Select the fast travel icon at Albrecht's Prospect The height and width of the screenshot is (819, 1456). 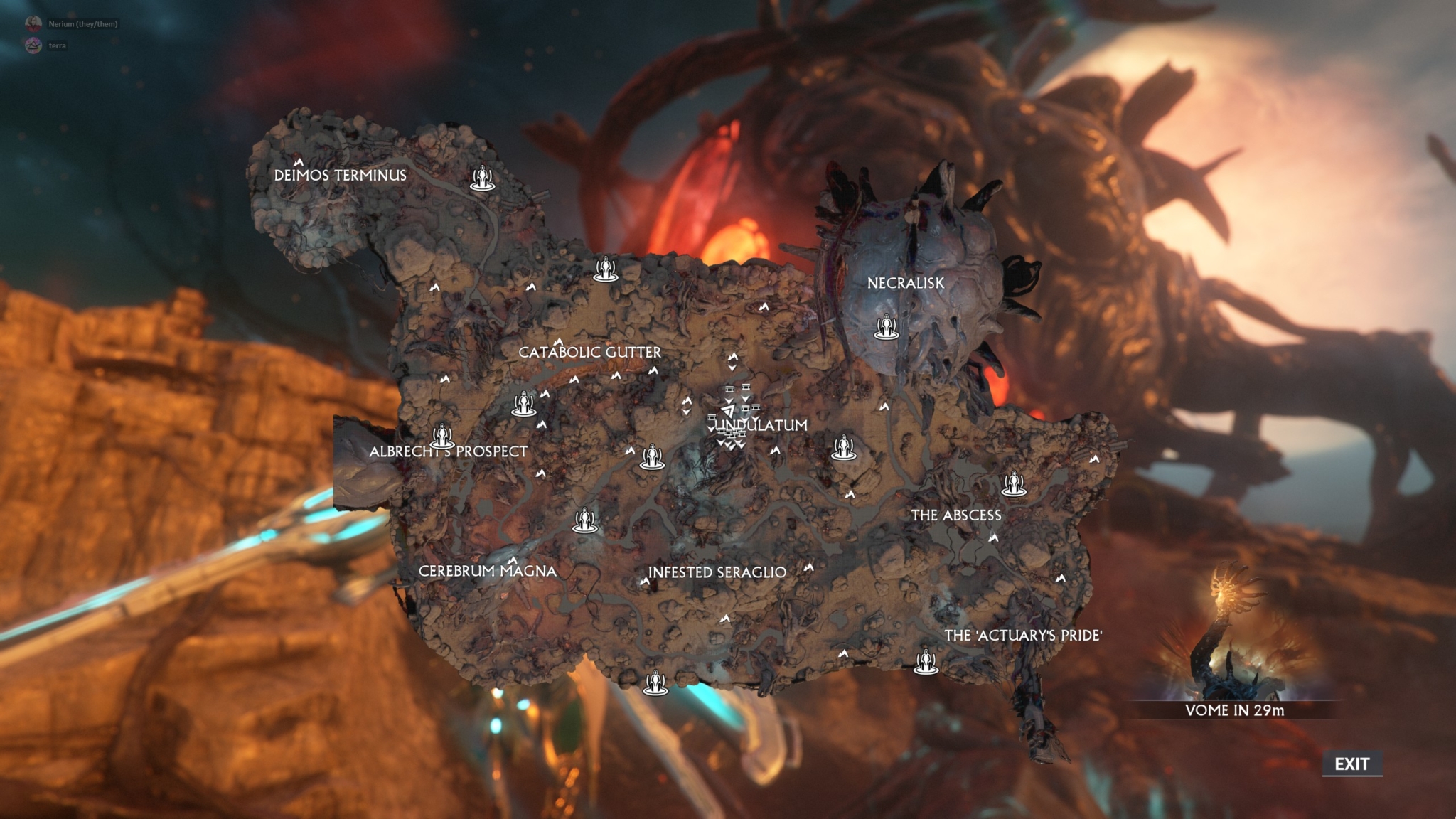click(x=442, y=434)
